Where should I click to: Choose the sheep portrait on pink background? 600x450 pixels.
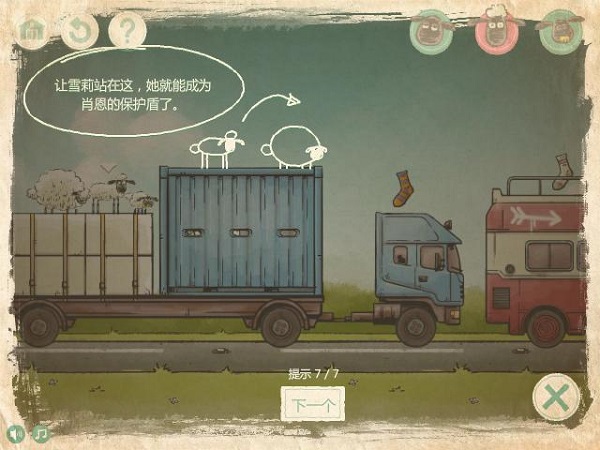(496, 30)
